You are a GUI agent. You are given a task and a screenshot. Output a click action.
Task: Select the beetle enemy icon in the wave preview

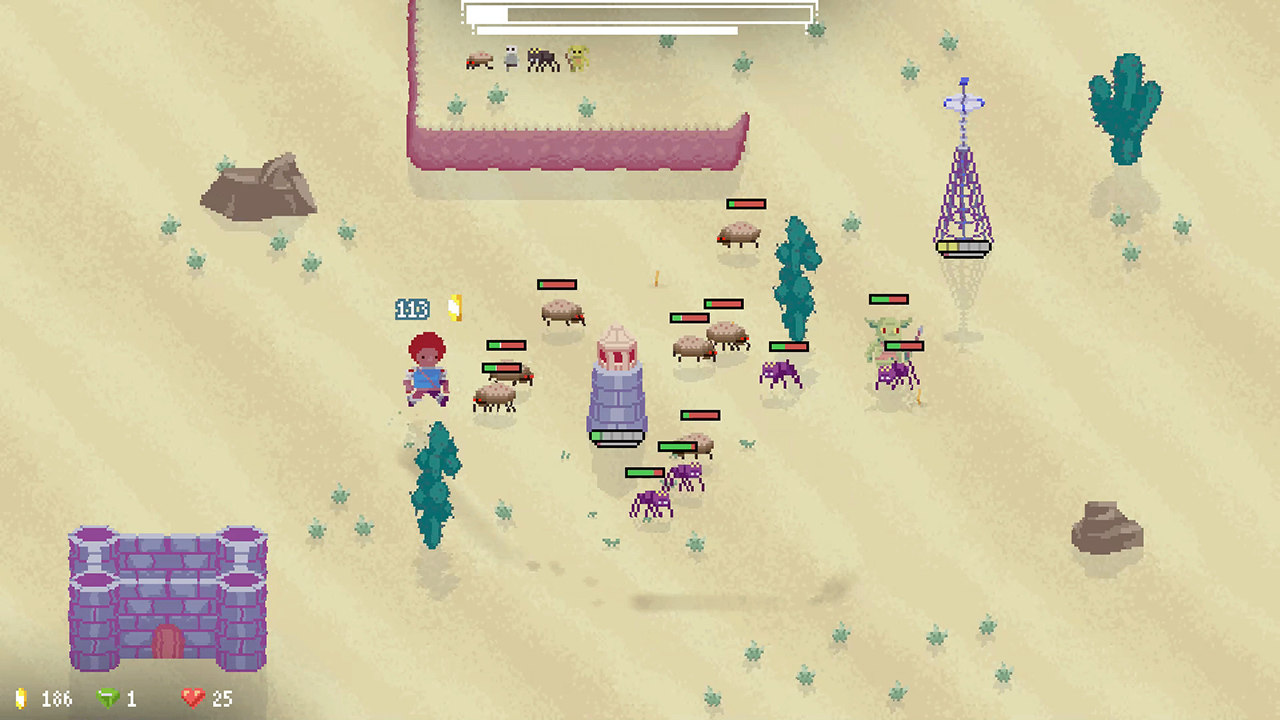click(x=479, y=60)
